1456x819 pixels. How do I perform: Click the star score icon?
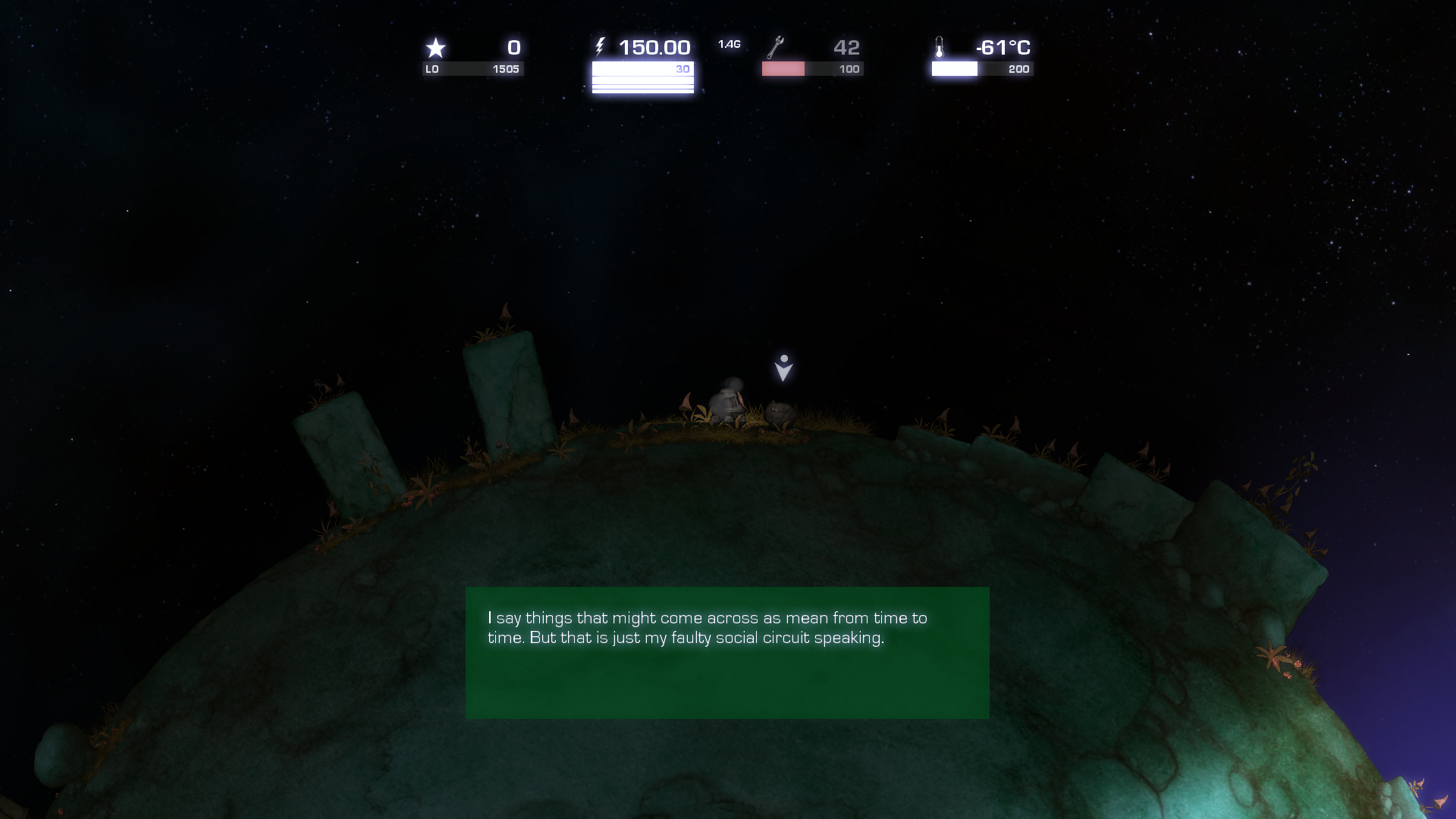click(x=436, y=47)
